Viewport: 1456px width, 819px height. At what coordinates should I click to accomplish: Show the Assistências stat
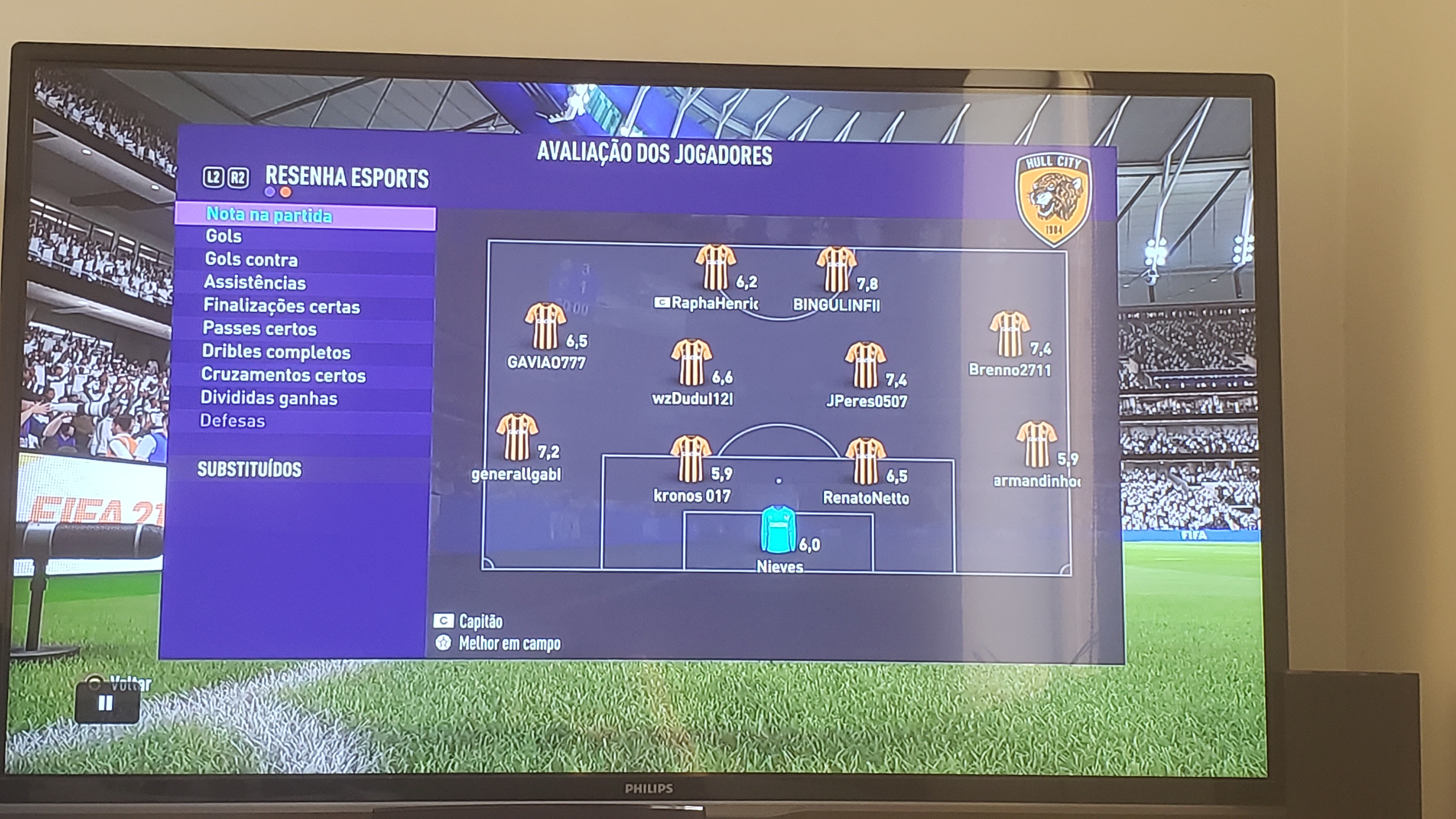coord(255,283)
